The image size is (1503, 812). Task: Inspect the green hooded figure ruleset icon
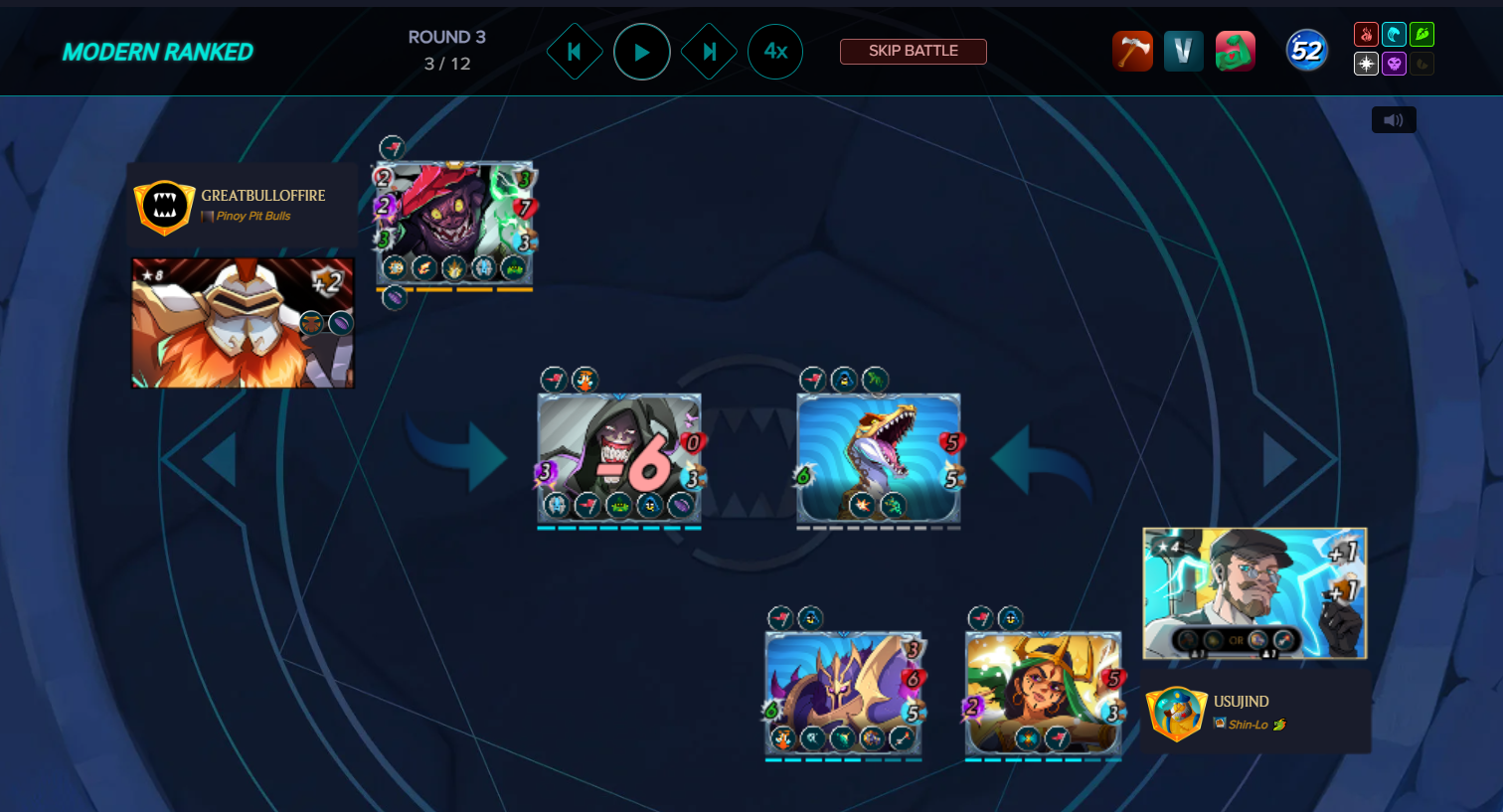[x=1235, y=51]
